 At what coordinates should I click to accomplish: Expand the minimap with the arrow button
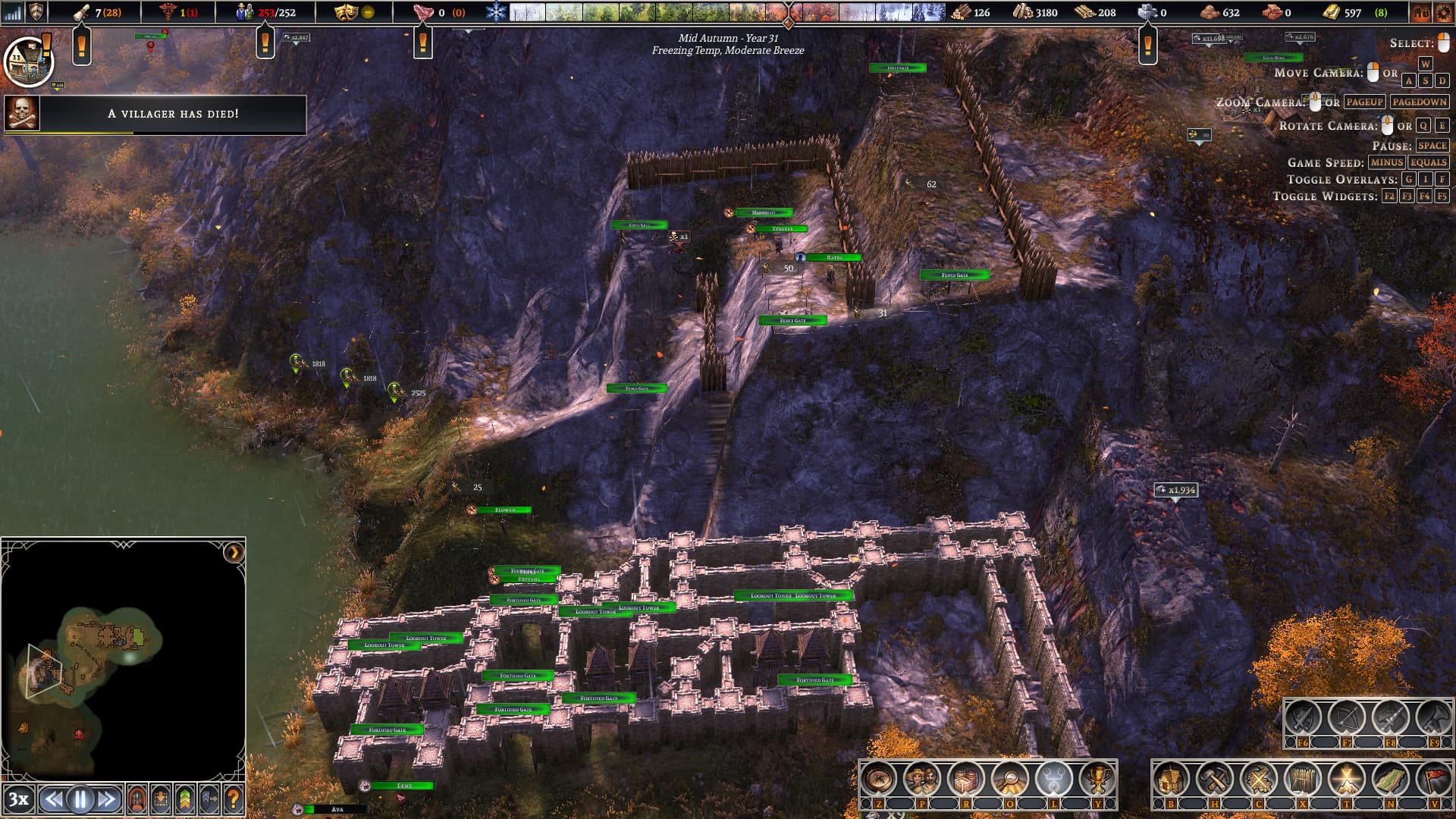(234, 553)
